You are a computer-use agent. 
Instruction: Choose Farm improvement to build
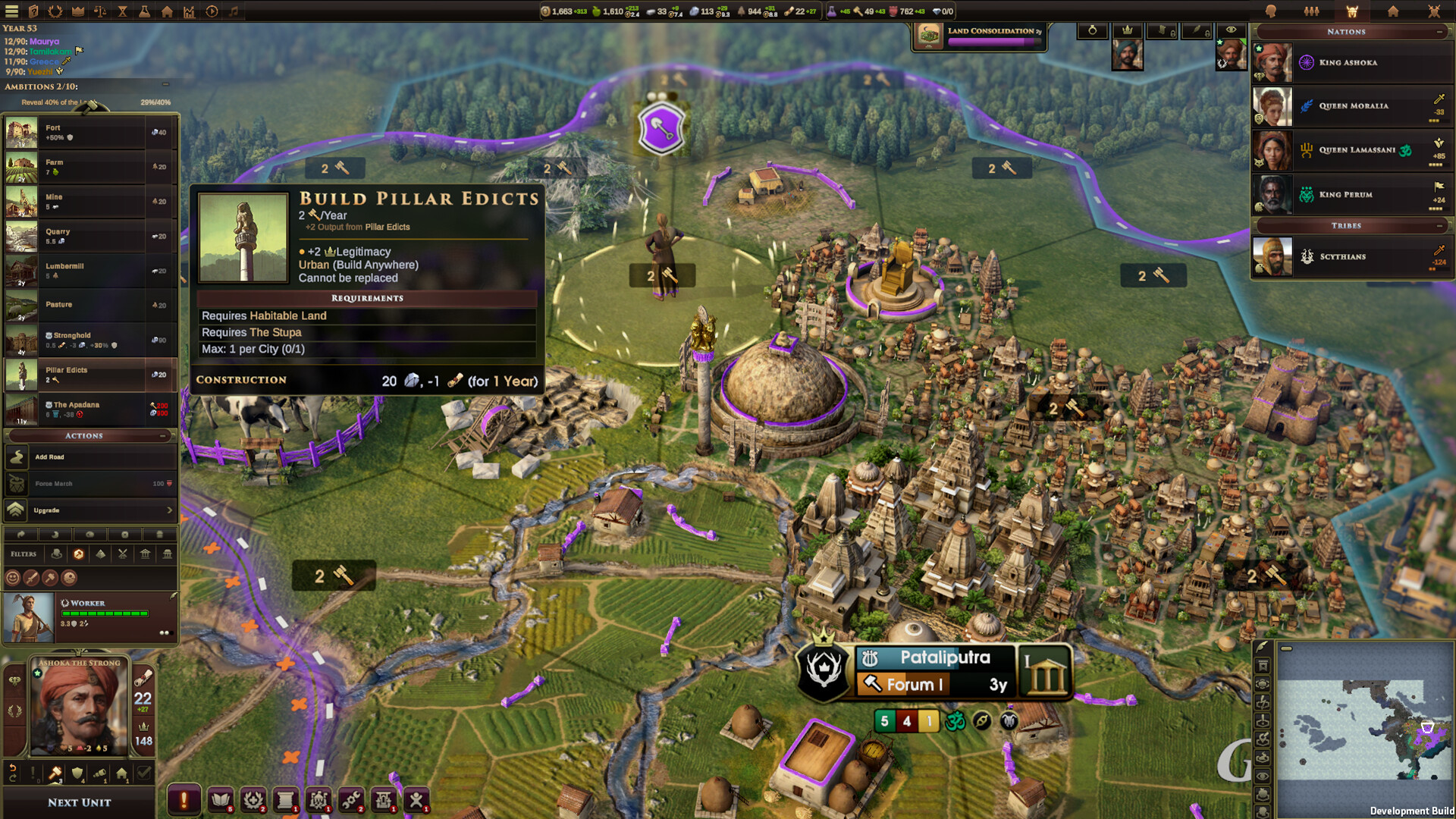[x=89, y=167]
